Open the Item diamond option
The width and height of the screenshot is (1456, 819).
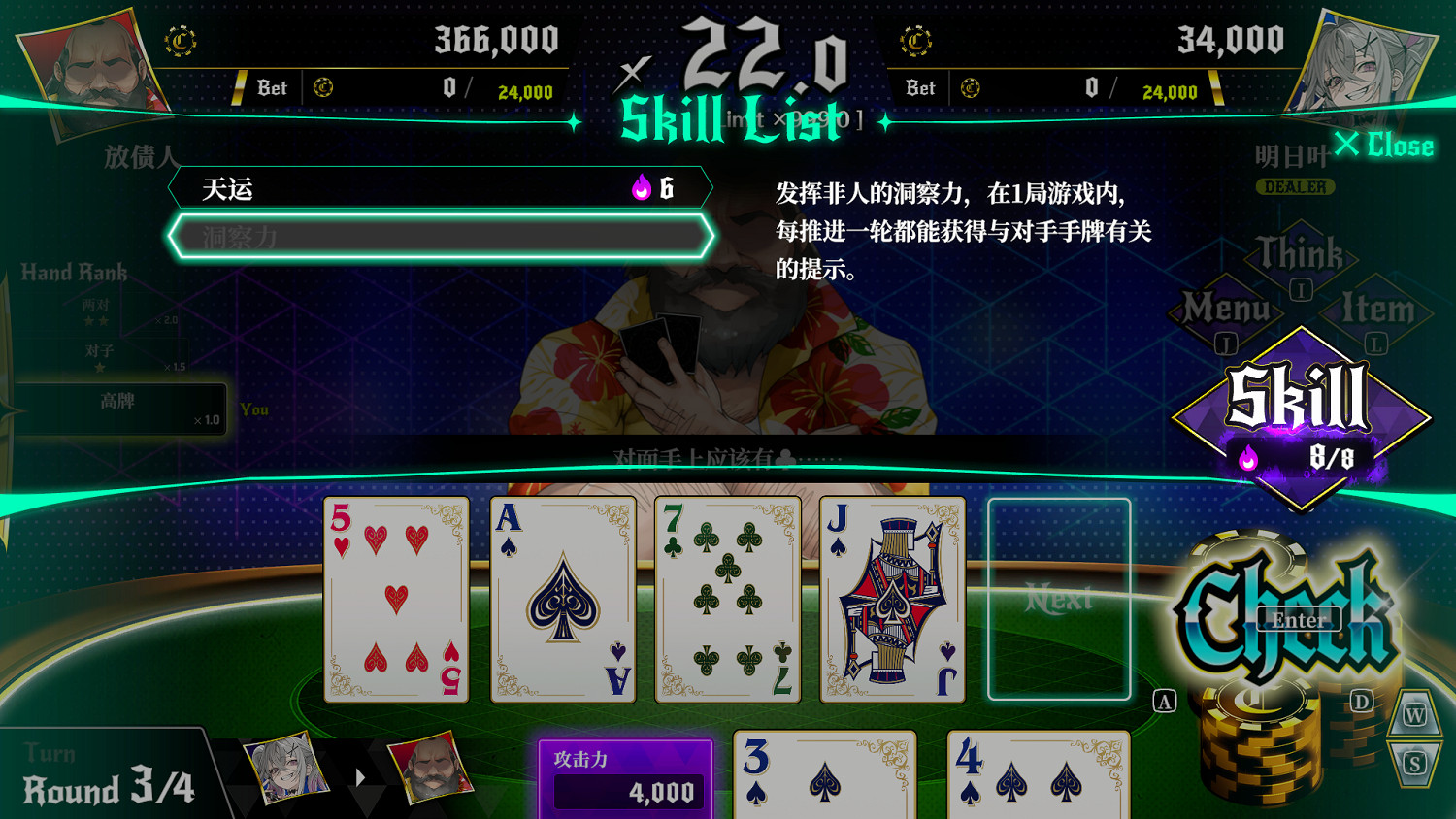(1378, 312)
